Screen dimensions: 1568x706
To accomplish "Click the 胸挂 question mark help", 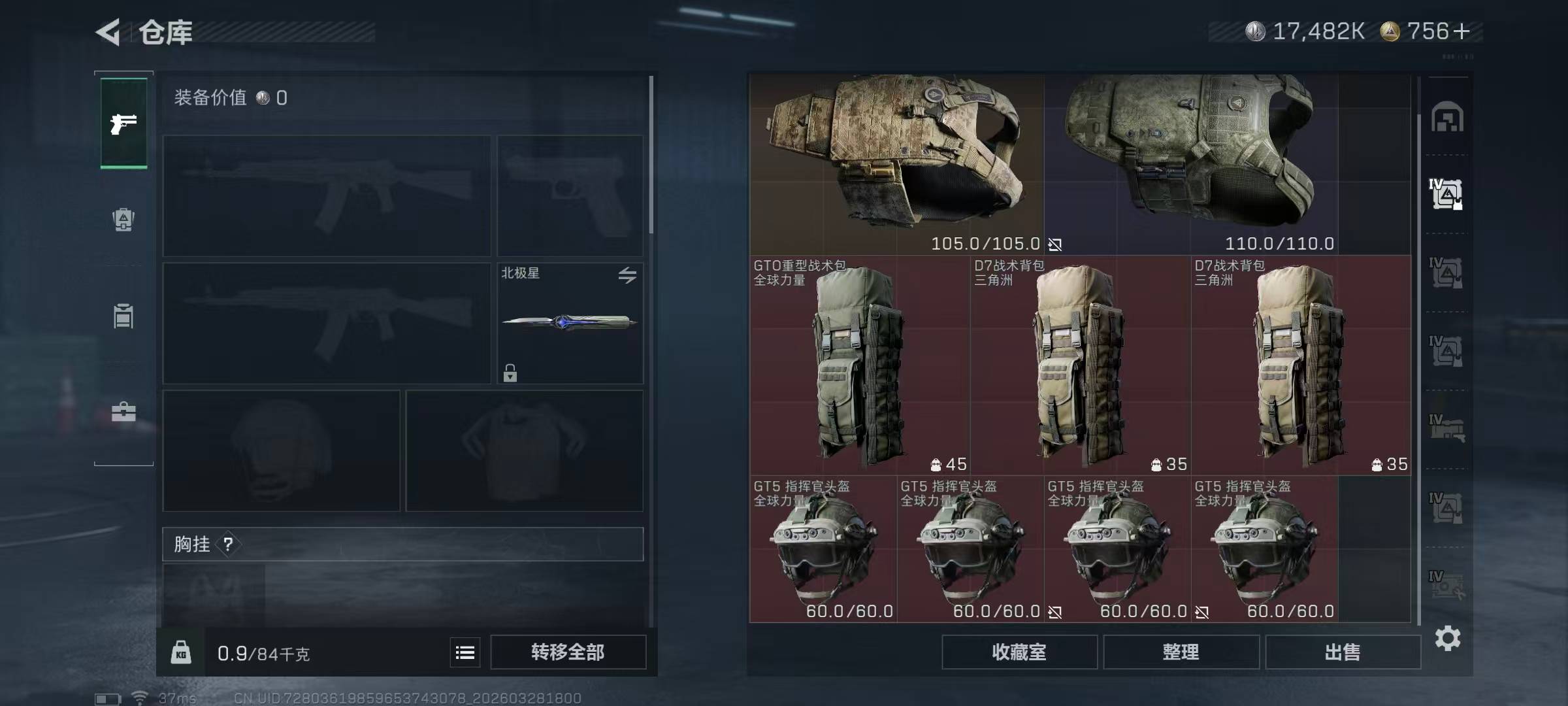I will coord(228,545).
